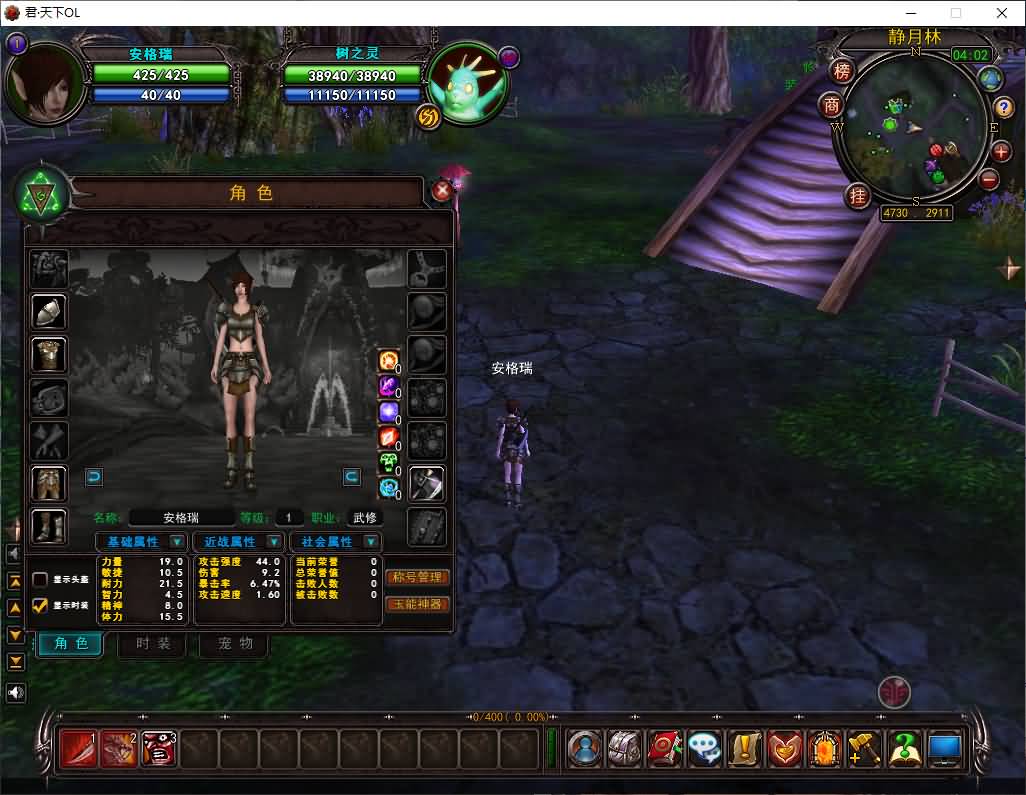This screenshot has width=1026, height=795.
Task: Expand the 基础属性 dropdown
Action: 176,542
